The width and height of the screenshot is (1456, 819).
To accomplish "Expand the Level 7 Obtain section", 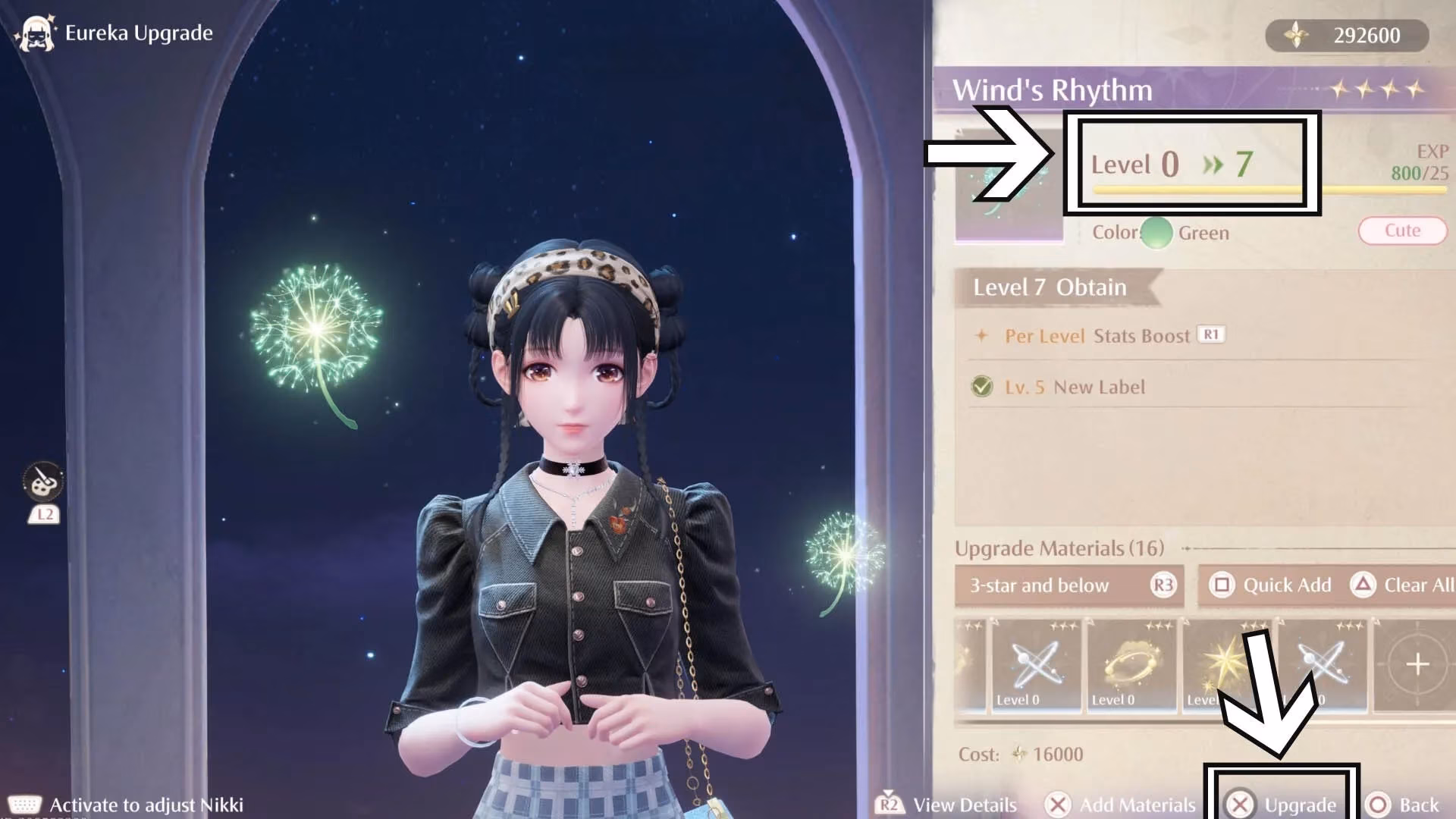I will tap(1048, 287).
